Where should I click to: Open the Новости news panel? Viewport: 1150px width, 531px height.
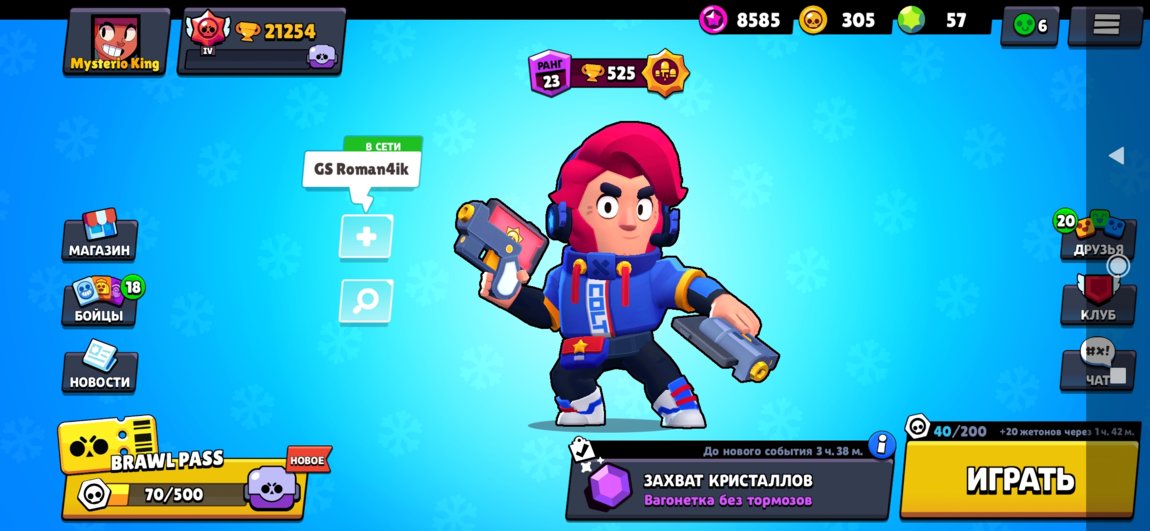tap(99, 367)
